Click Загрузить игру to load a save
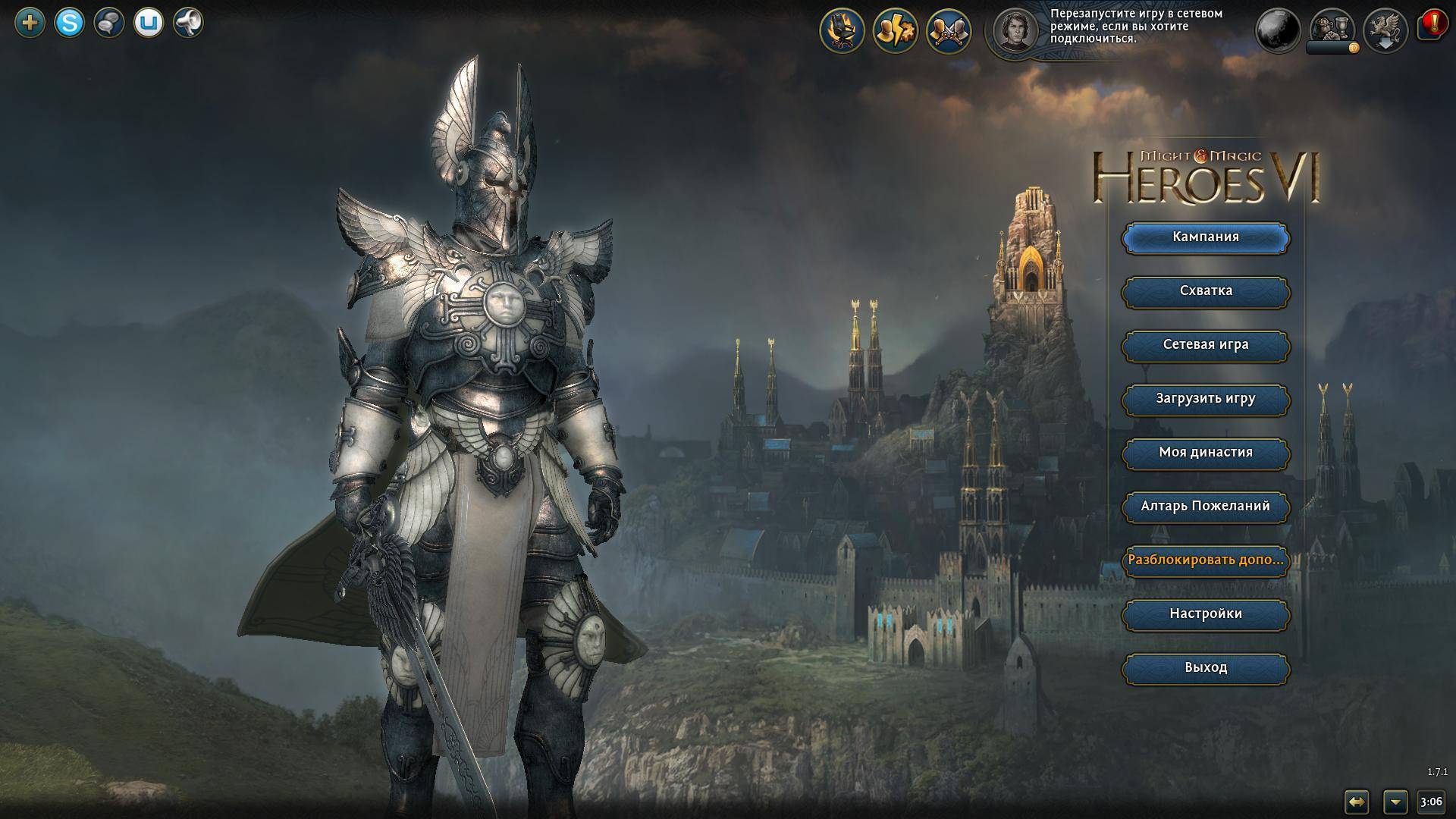1456x819 pixels. click(x=1205, y=399)
